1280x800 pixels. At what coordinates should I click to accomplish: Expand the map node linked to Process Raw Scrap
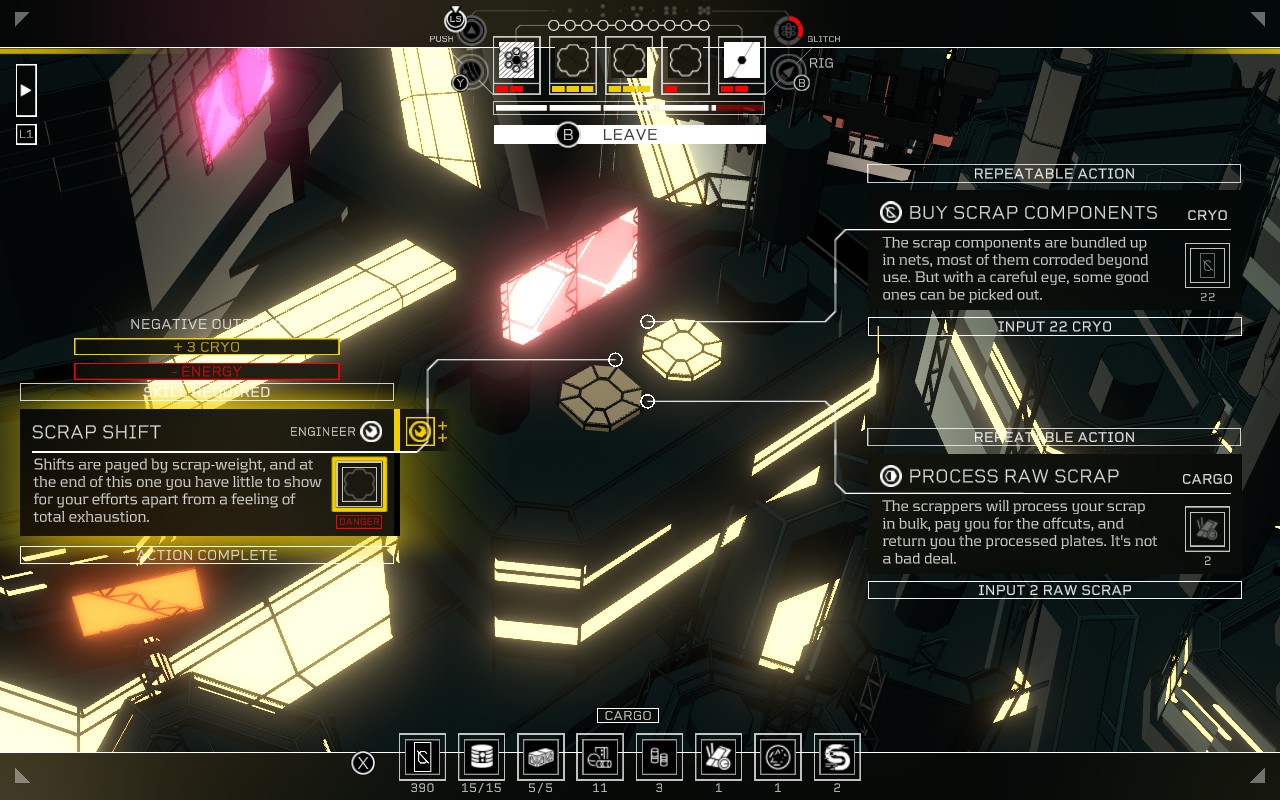coord(648,401)
